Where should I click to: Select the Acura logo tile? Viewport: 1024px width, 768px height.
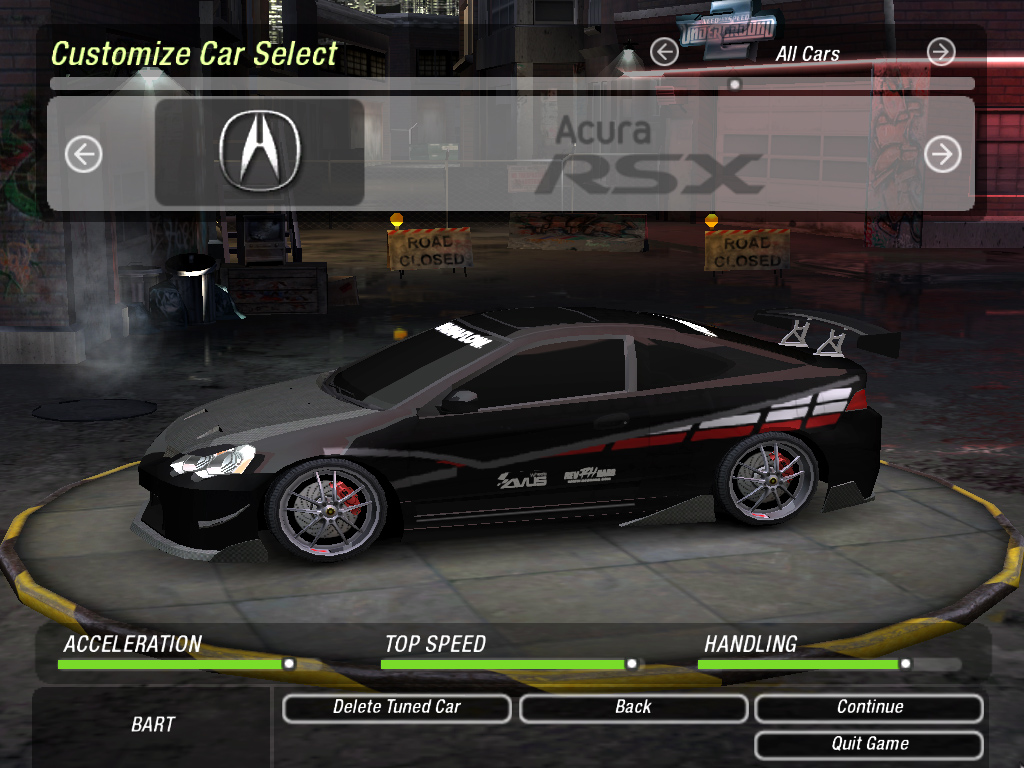click(260, 152)
